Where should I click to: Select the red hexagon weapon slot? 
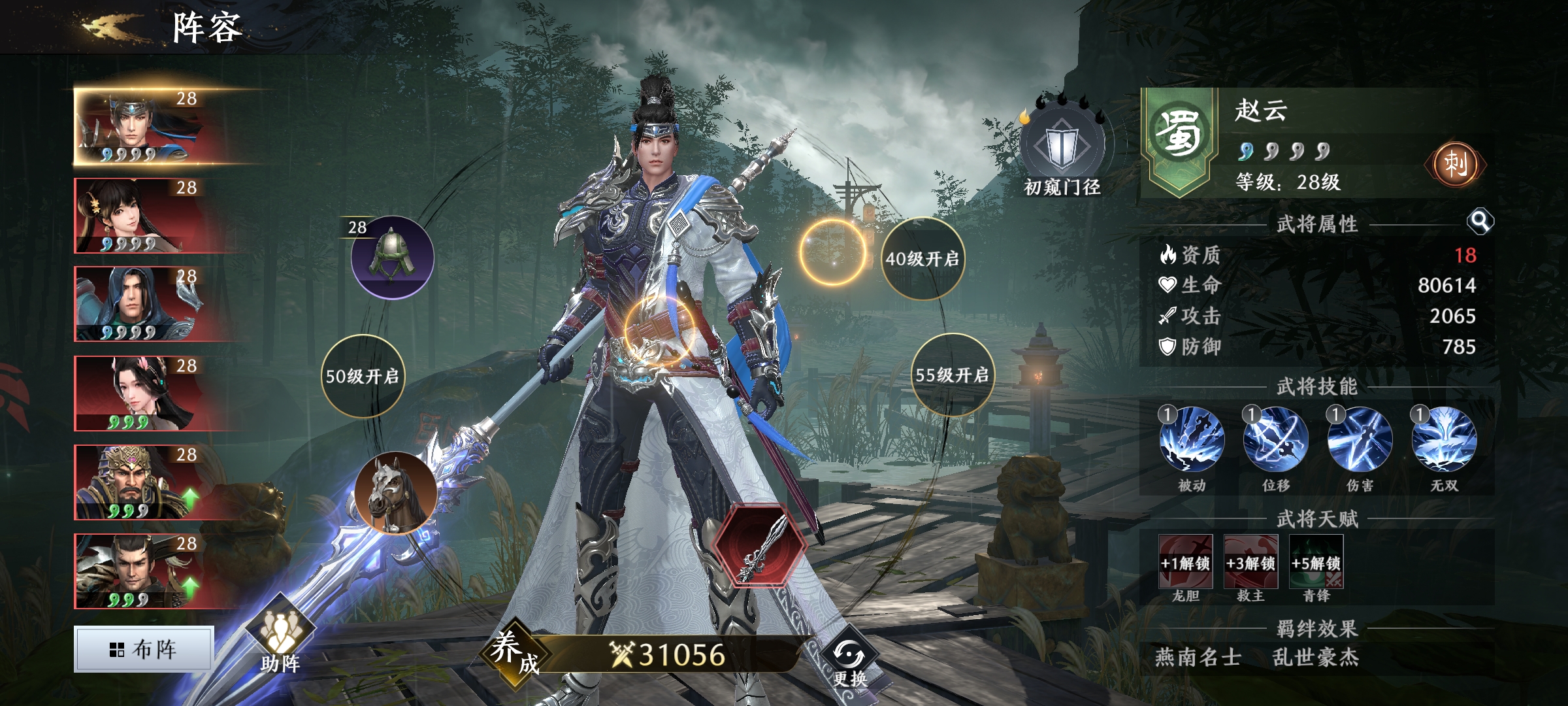(759, 545)
